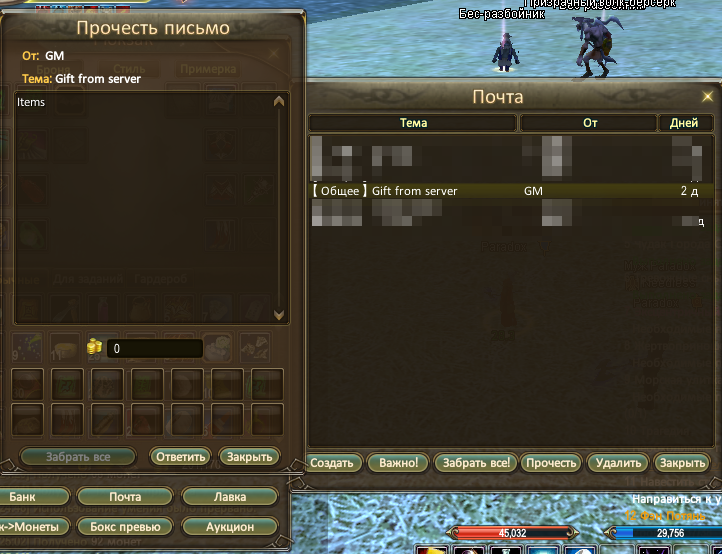722x554 pixels.
Task: Mark mail with the Важно! button
Action: click(398, 463)
